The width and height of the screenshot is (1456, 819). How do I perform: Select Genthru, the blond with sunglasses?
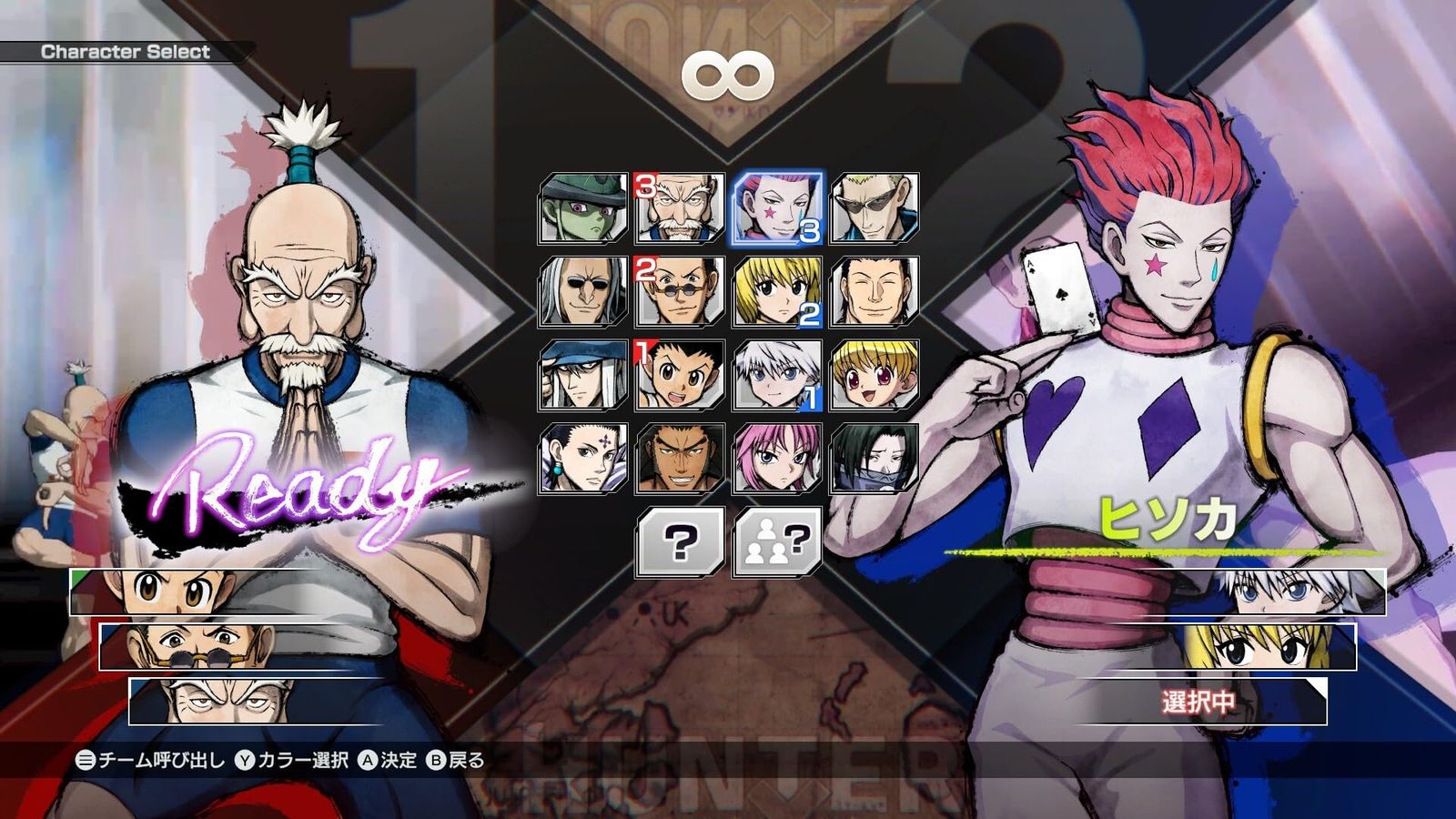pos(875,208)
